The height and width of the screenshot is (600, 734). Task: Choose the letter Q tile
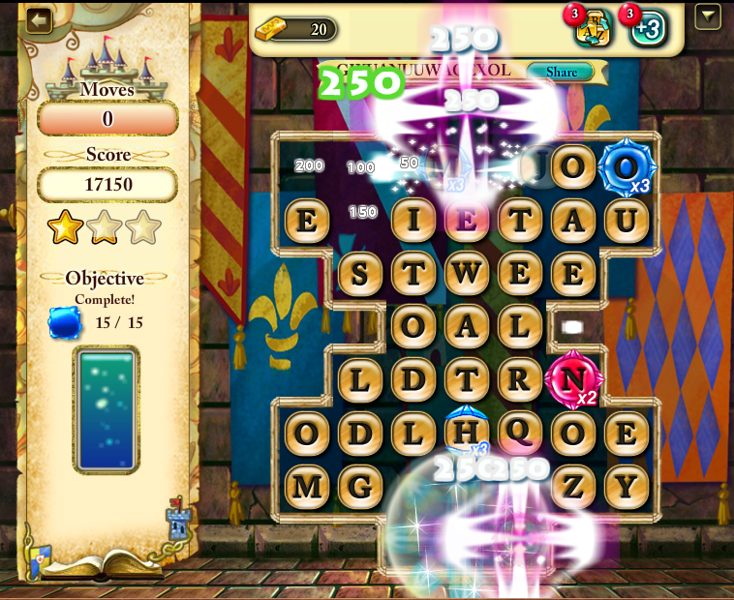520,432
